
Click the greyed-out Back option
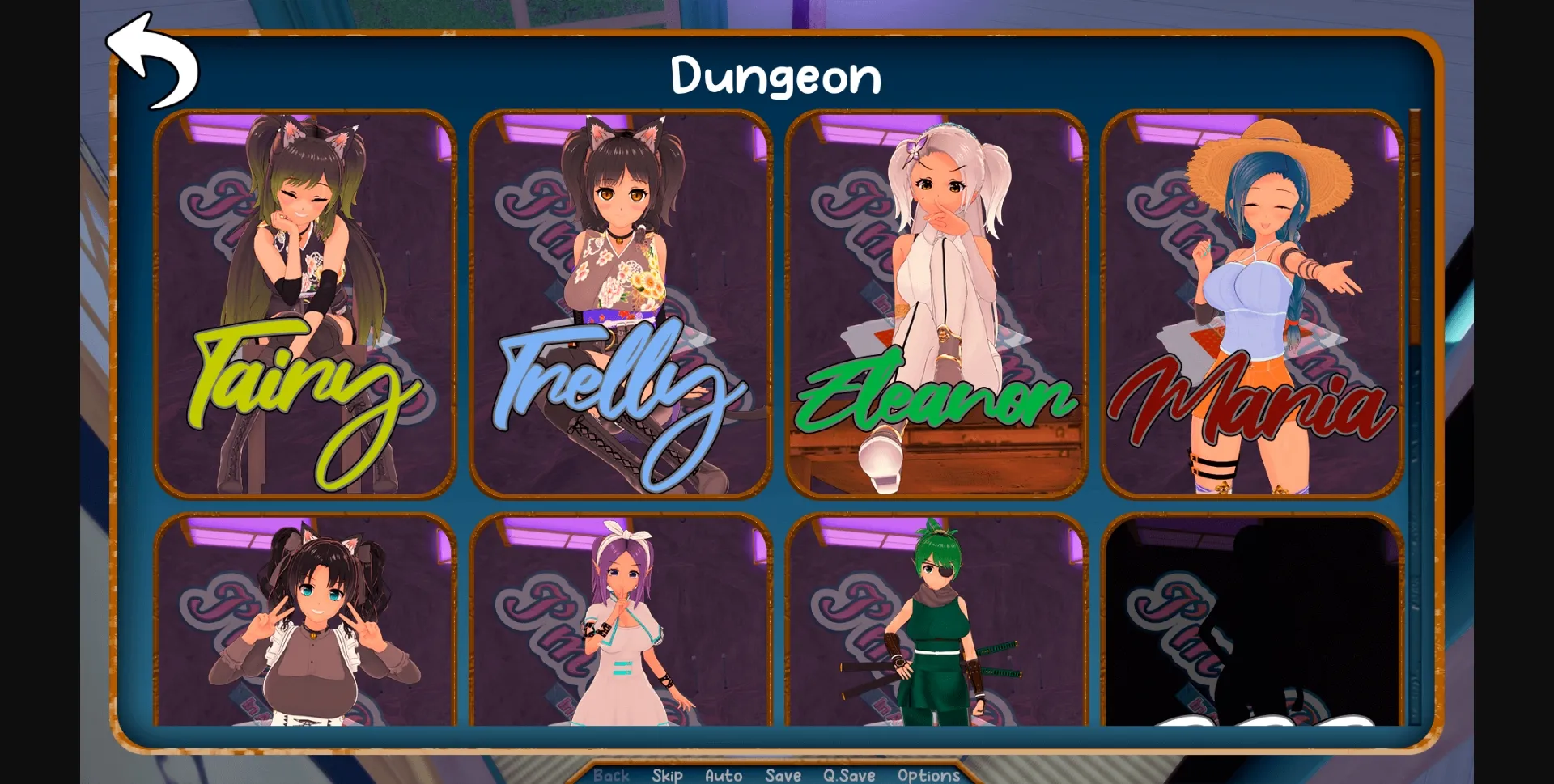coord(613,775)
